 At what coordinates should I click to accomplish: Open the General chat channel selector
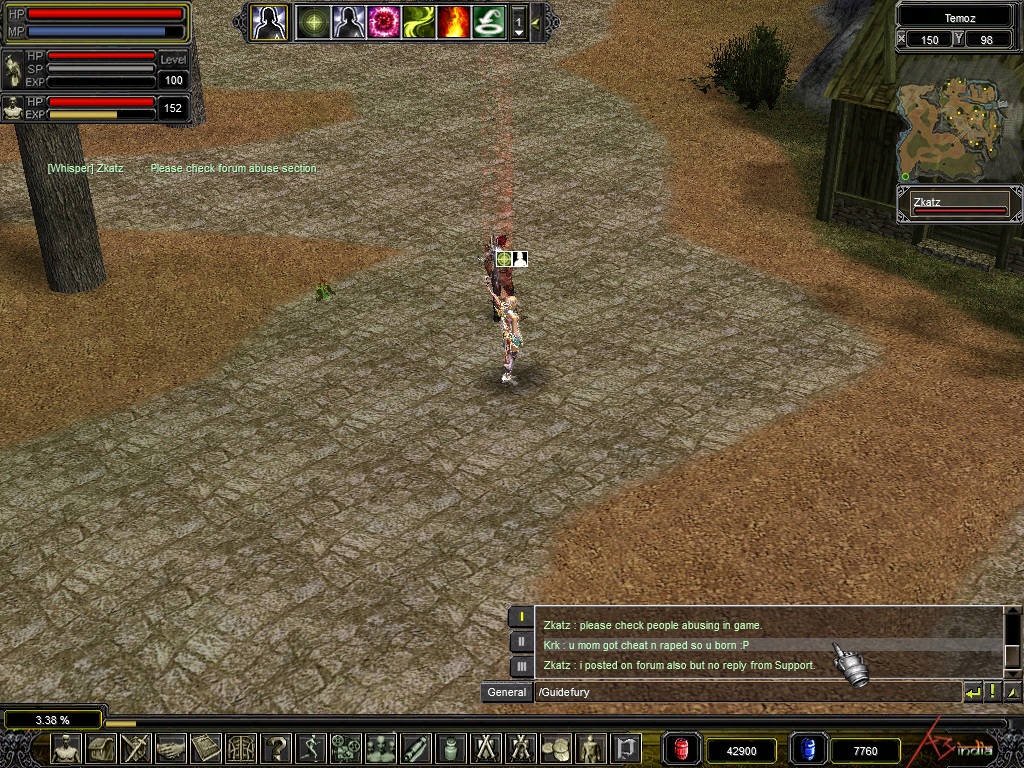point(507,692)
